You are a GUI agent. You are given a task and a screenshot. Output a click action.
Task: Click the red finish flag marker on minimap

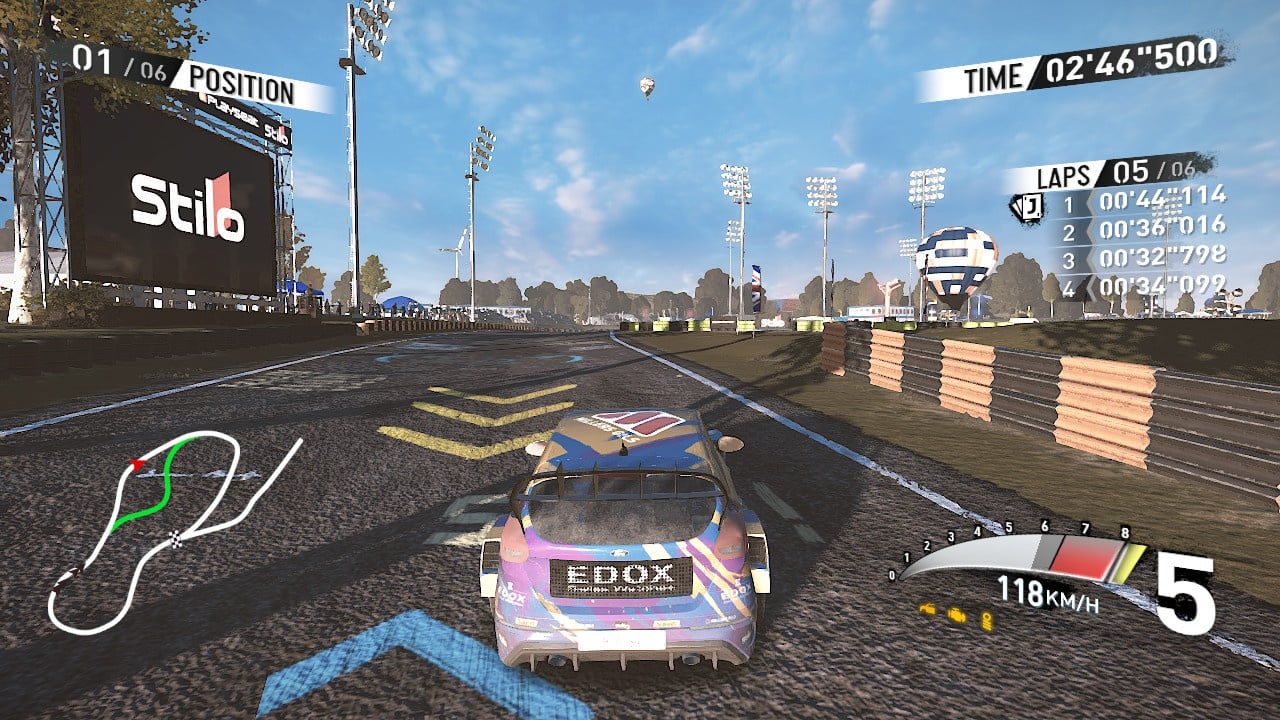(138, 464)
